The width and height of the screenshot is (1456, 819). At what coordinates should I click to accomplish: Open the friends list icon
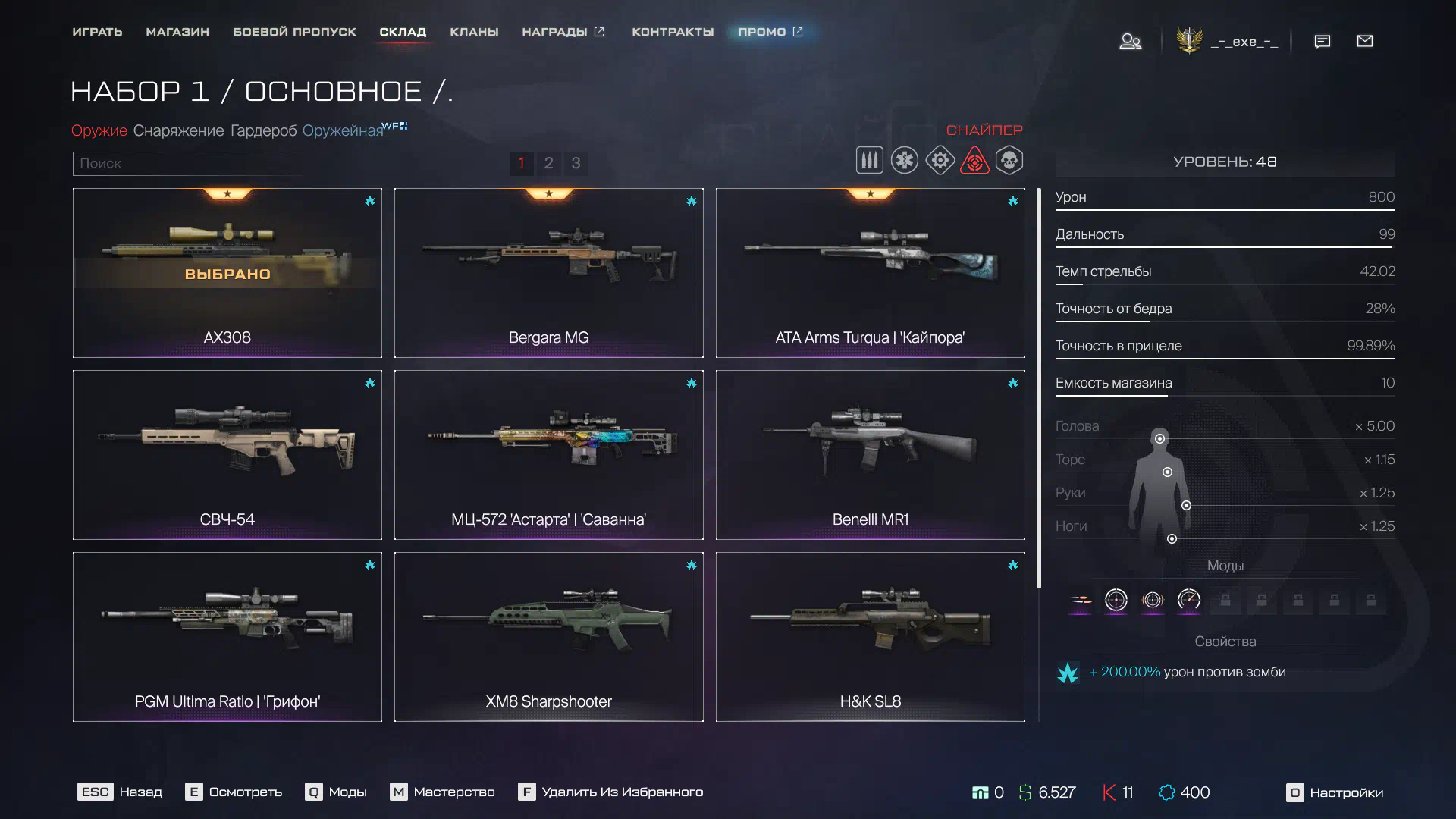coord(1130,41)
